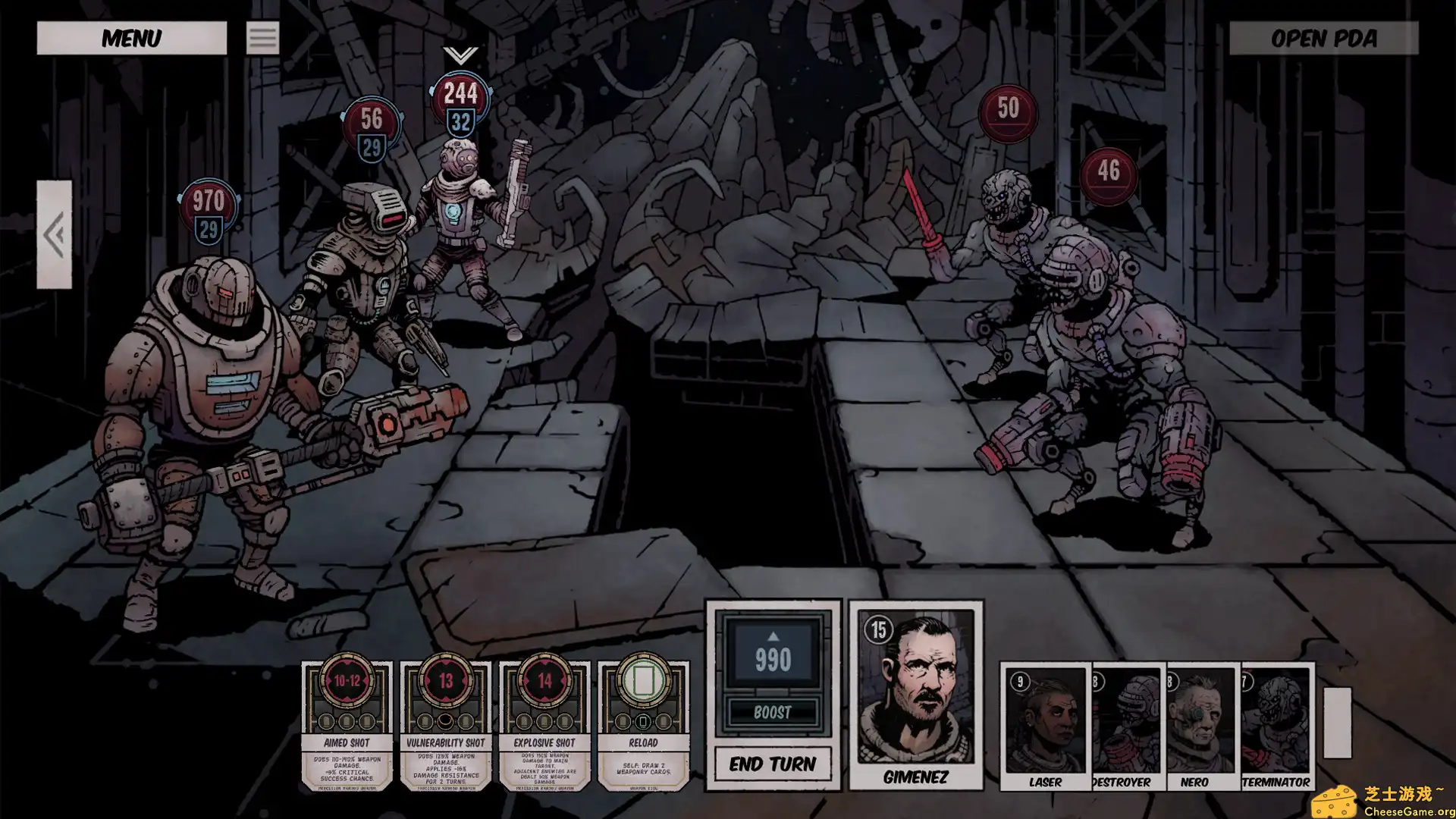Choose the Terminator turn-order portrait

pyautogui.click(x=1277, y=726)
